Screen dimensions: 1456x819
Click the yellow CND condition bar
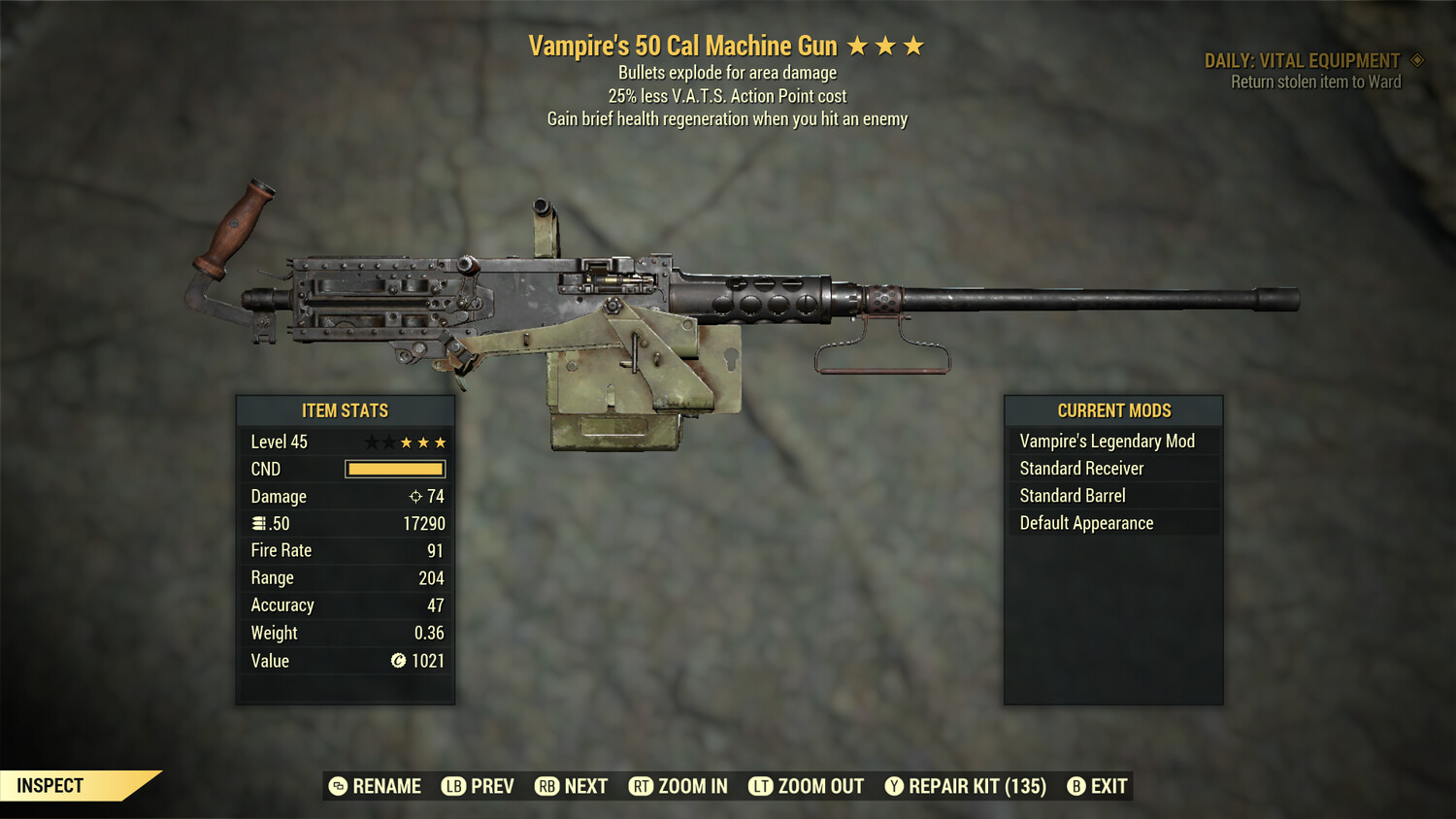point(394,469)
